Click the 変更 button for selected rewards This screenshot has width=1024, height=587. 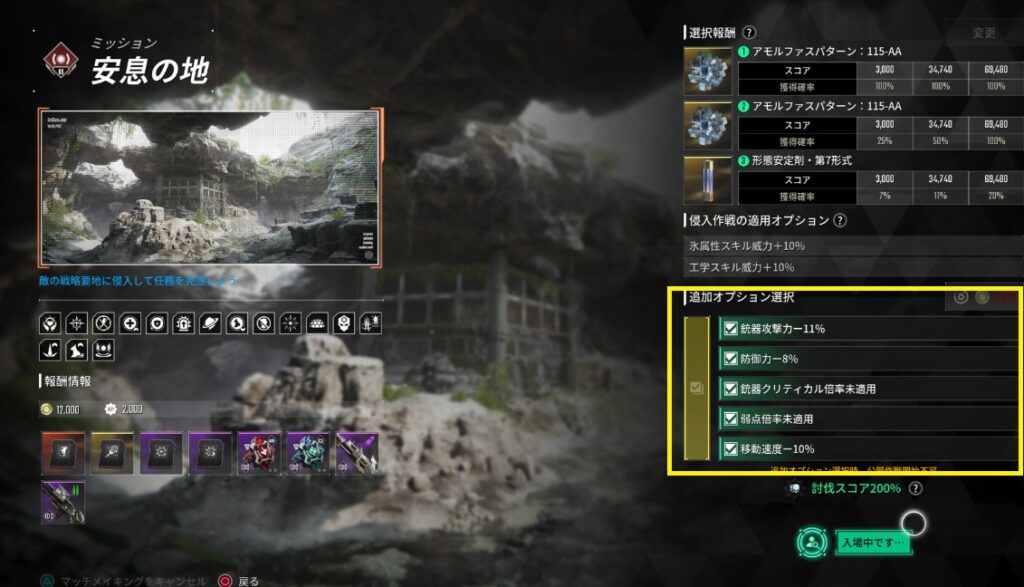point(983,33)
